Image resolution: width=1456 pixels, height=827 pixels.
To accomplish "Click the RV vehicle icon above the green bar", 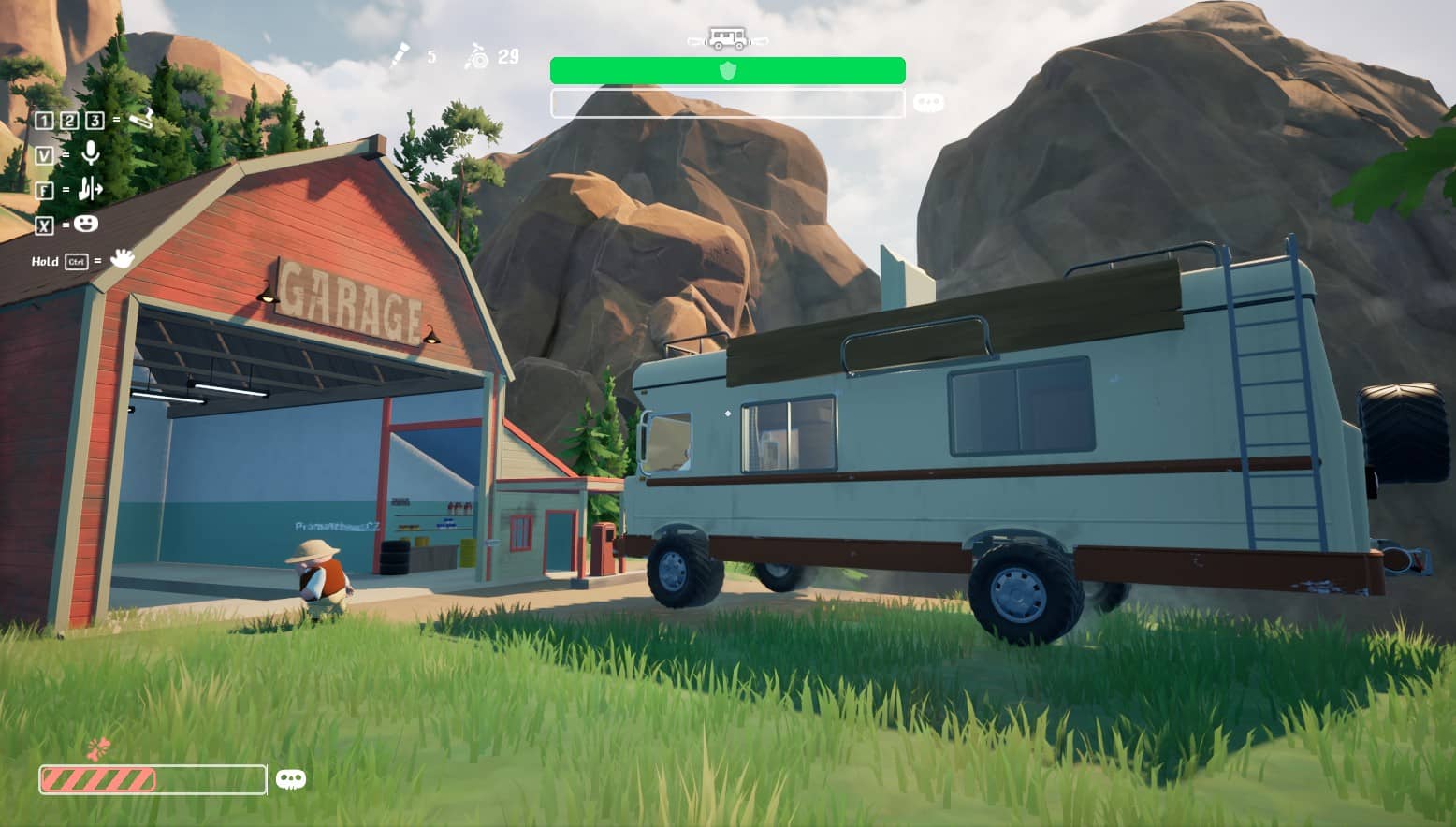I will point(727,39).
